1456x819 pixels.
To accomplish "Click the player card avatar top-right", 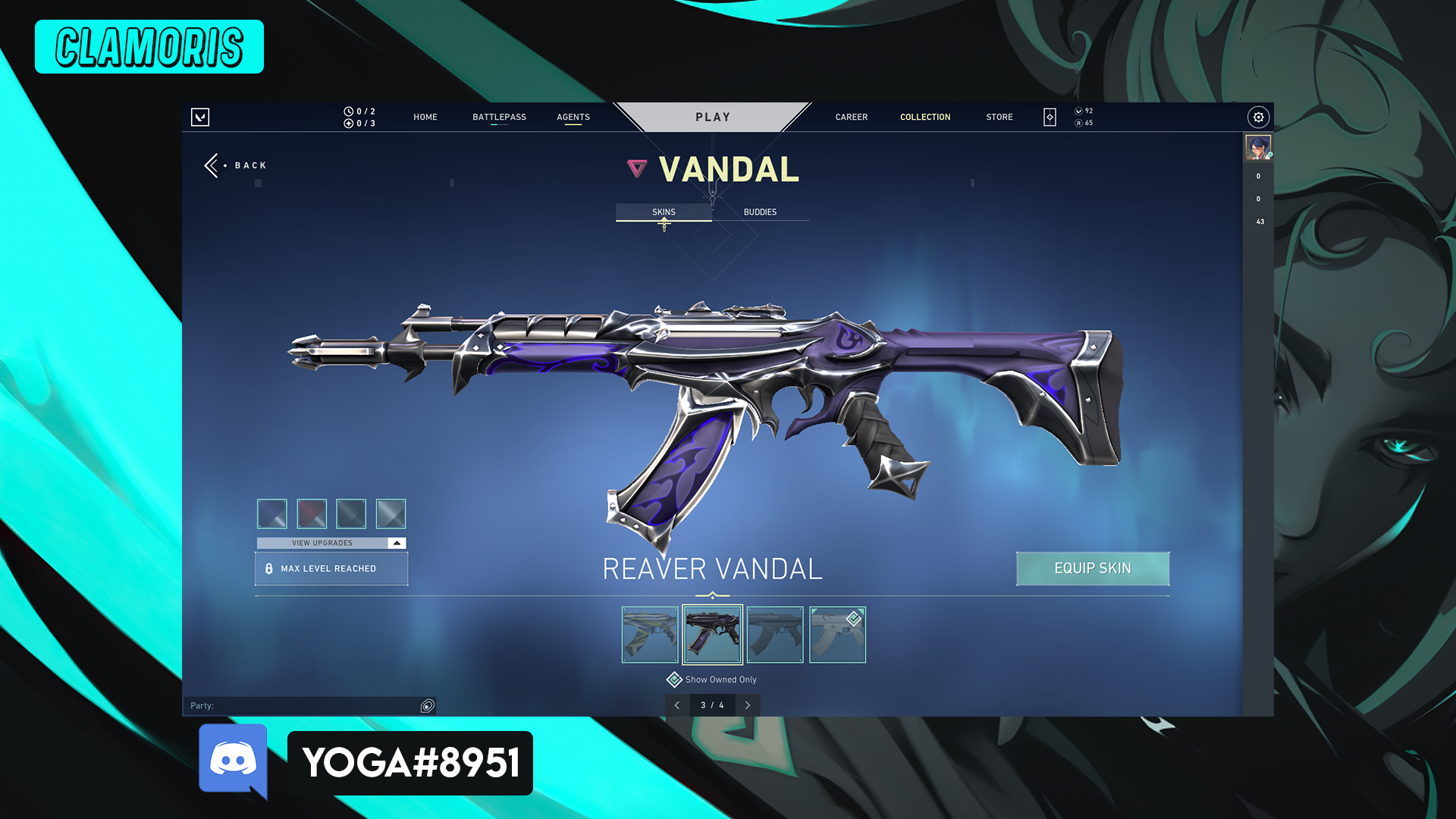I will (1258, 149).
